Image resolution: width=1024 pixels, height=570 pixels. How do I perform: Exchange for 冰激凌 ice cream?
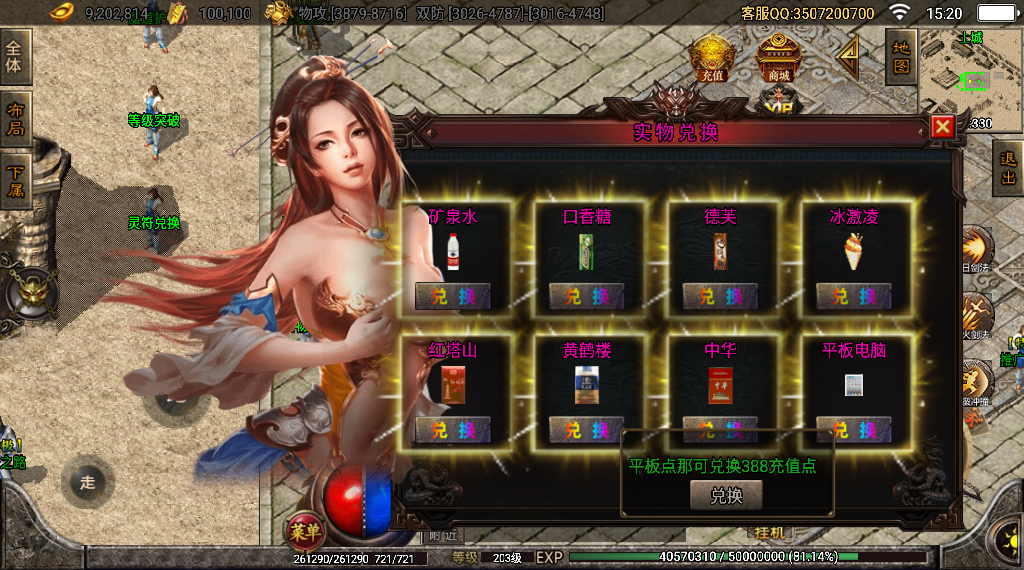[x=853, y=296]
